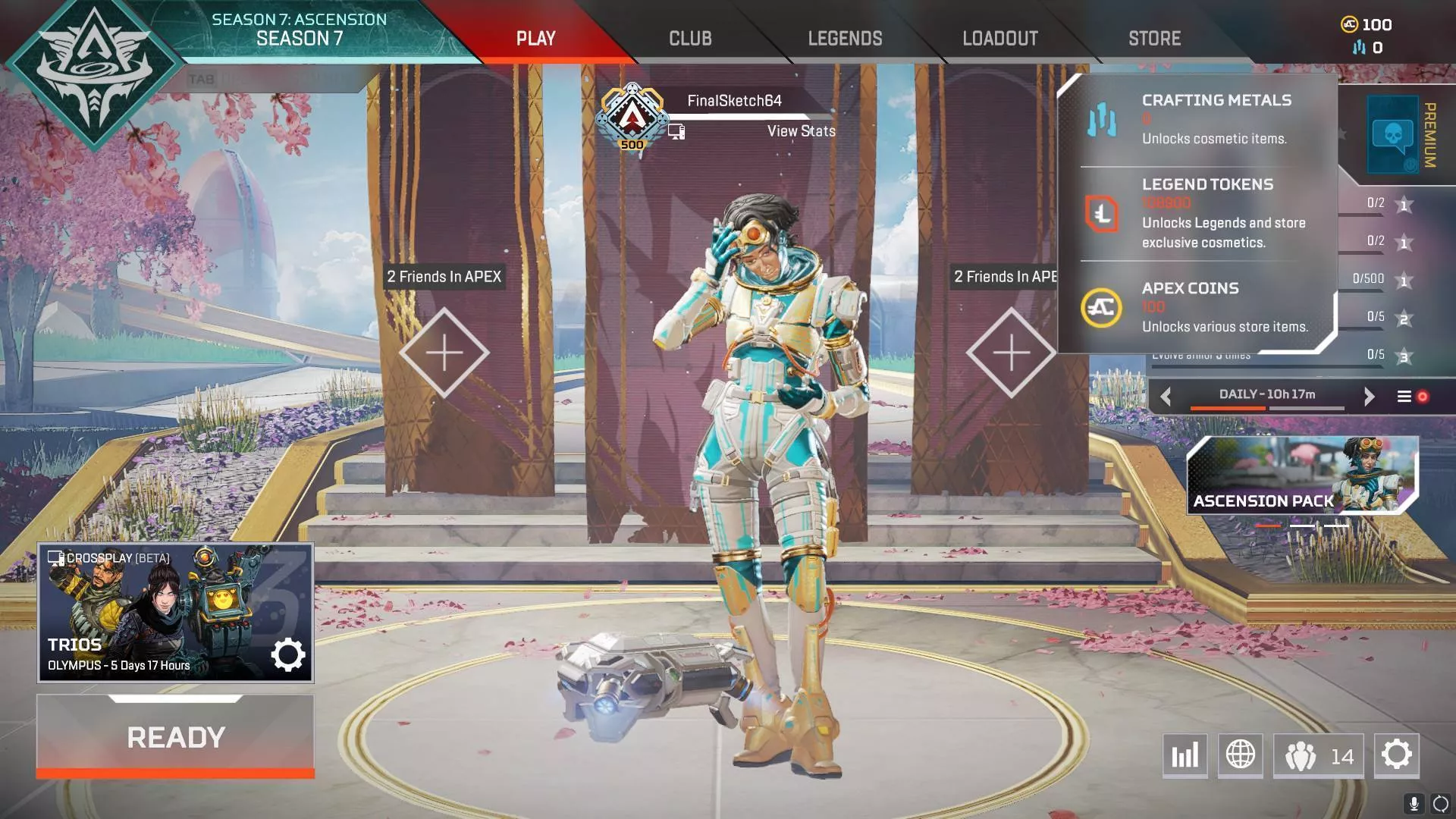Show previous challenge set with left arrow

[1166, 397]
